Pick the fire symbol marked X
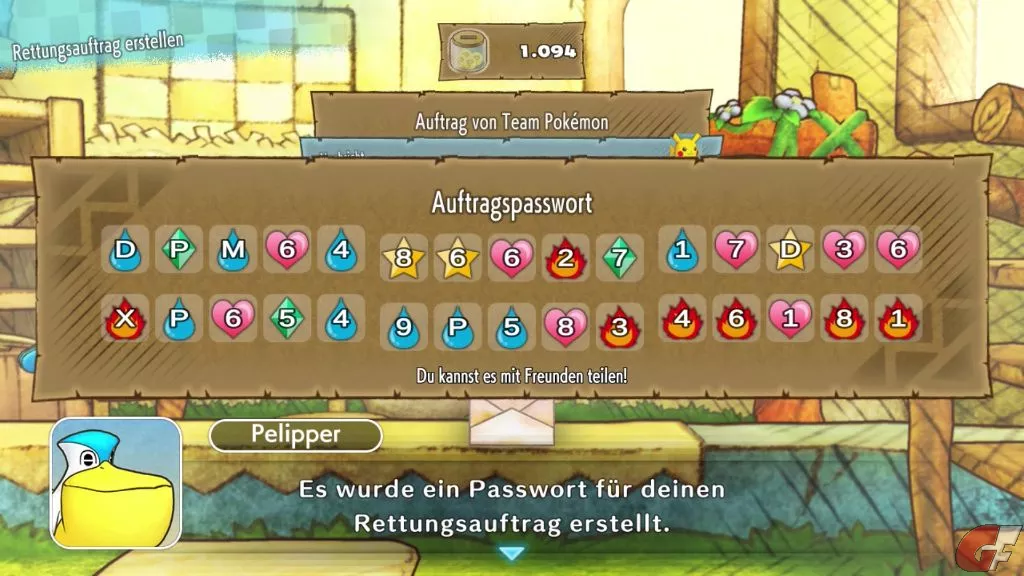The image size is (1024, 576). (x=125, y=319)
